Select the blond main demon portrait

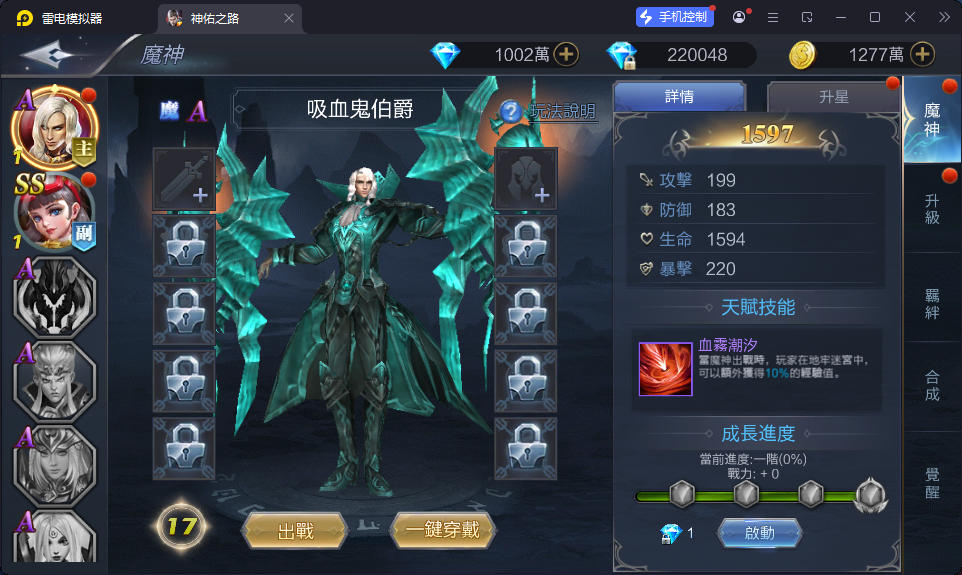pyautogui.click(x=54, y=128)
